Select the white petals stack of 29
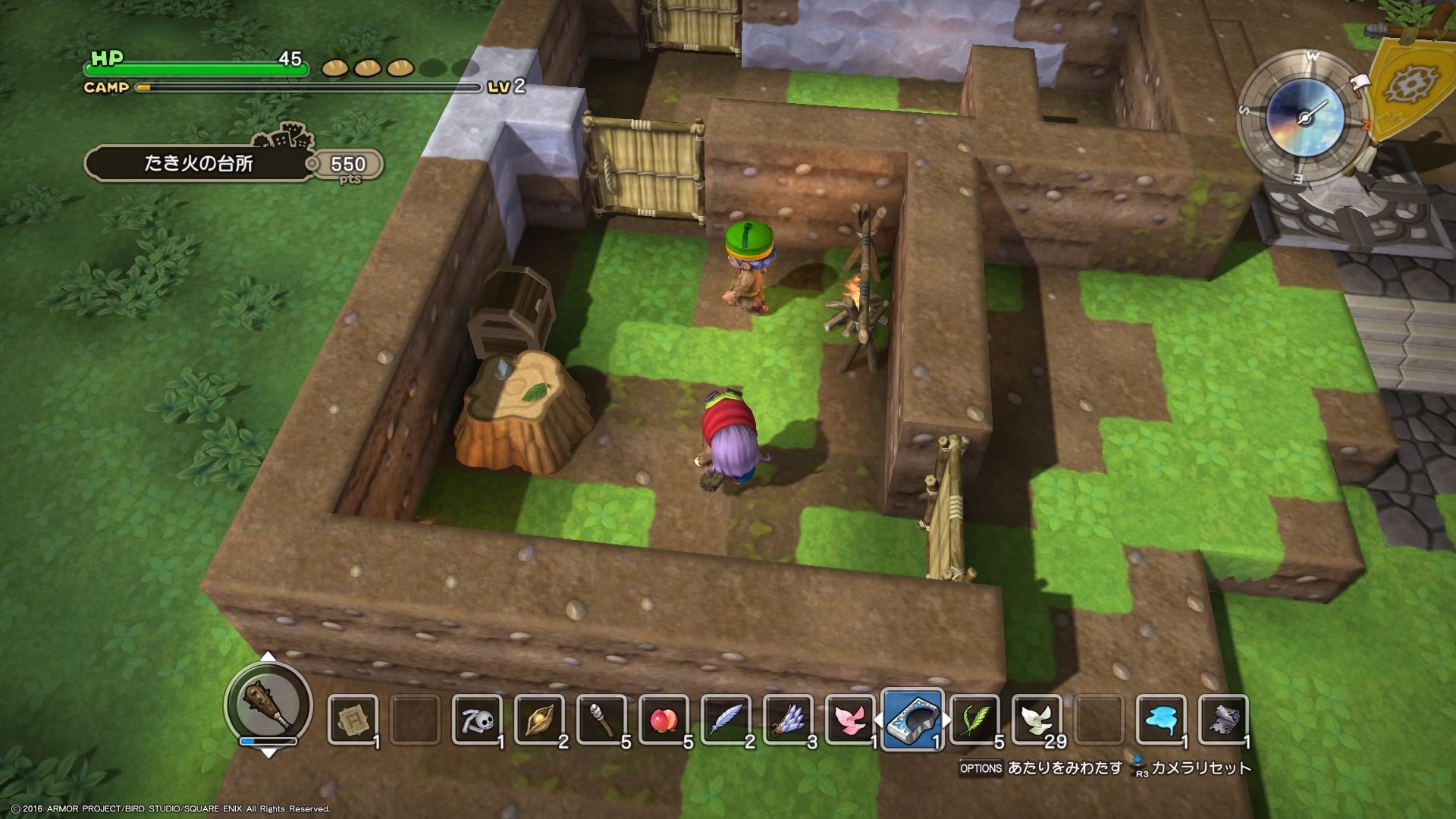 tap(1037, 719)
